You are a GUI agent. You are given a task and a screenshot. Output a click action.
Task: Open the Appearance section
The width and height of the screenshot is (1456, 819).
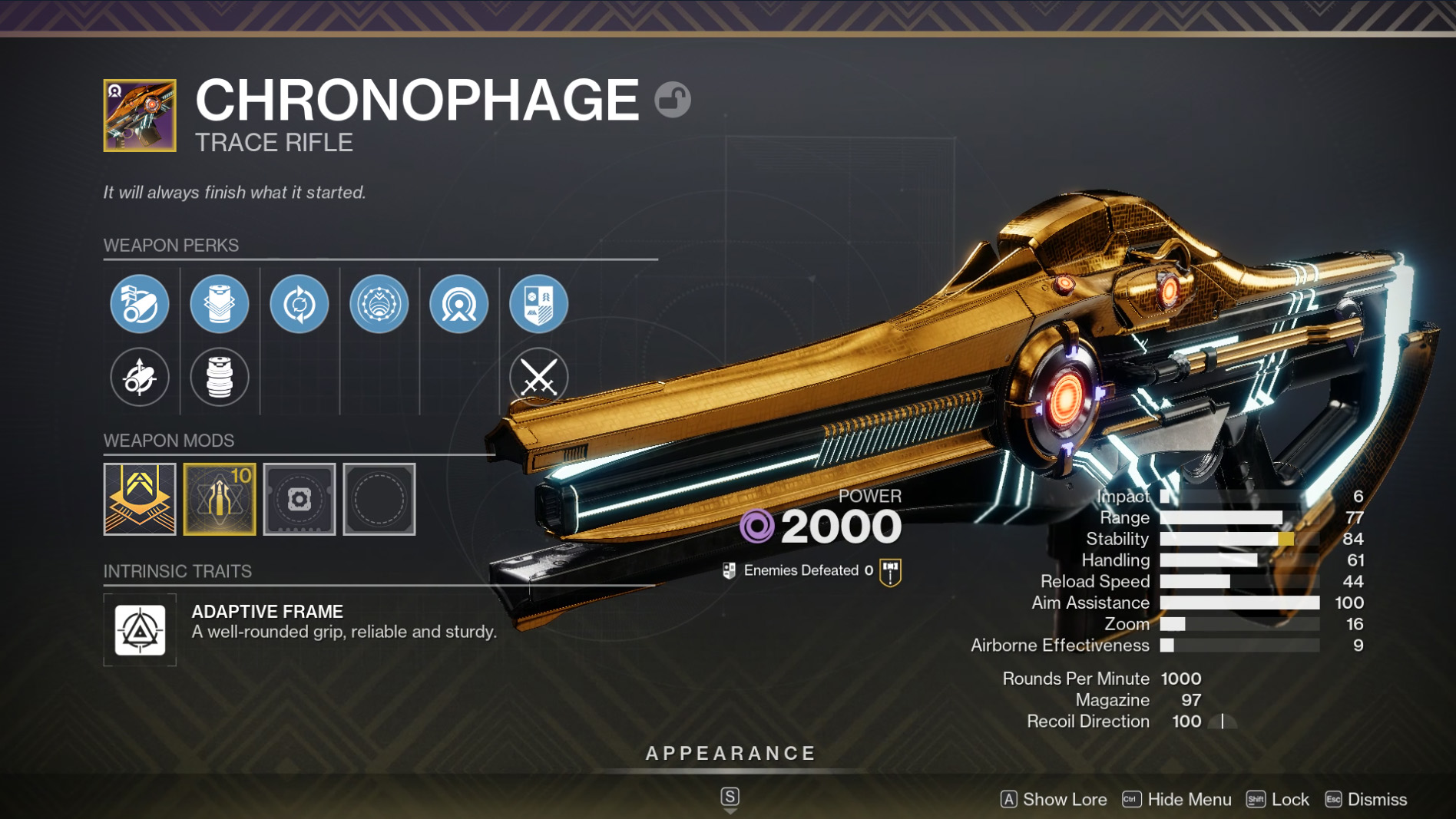point(730,753)
